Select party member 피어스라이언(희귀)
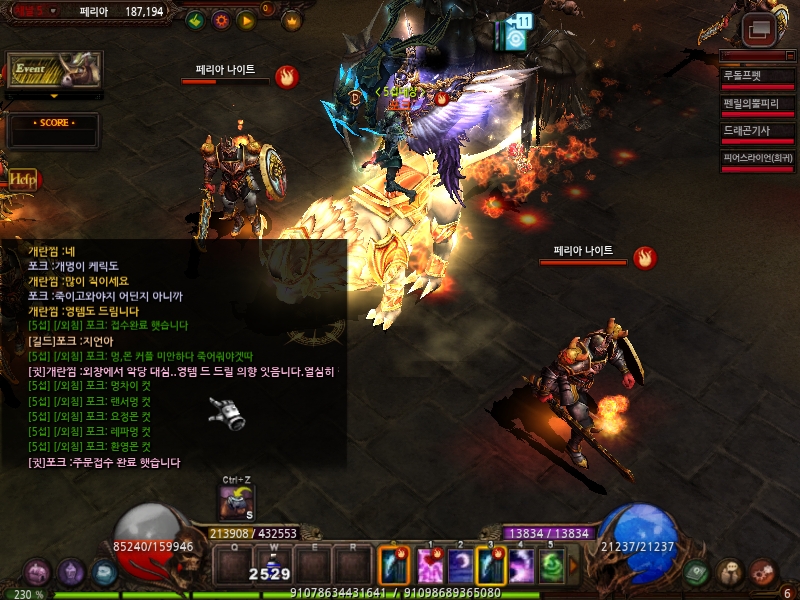 pyautogui.click(x=757, y=157)
